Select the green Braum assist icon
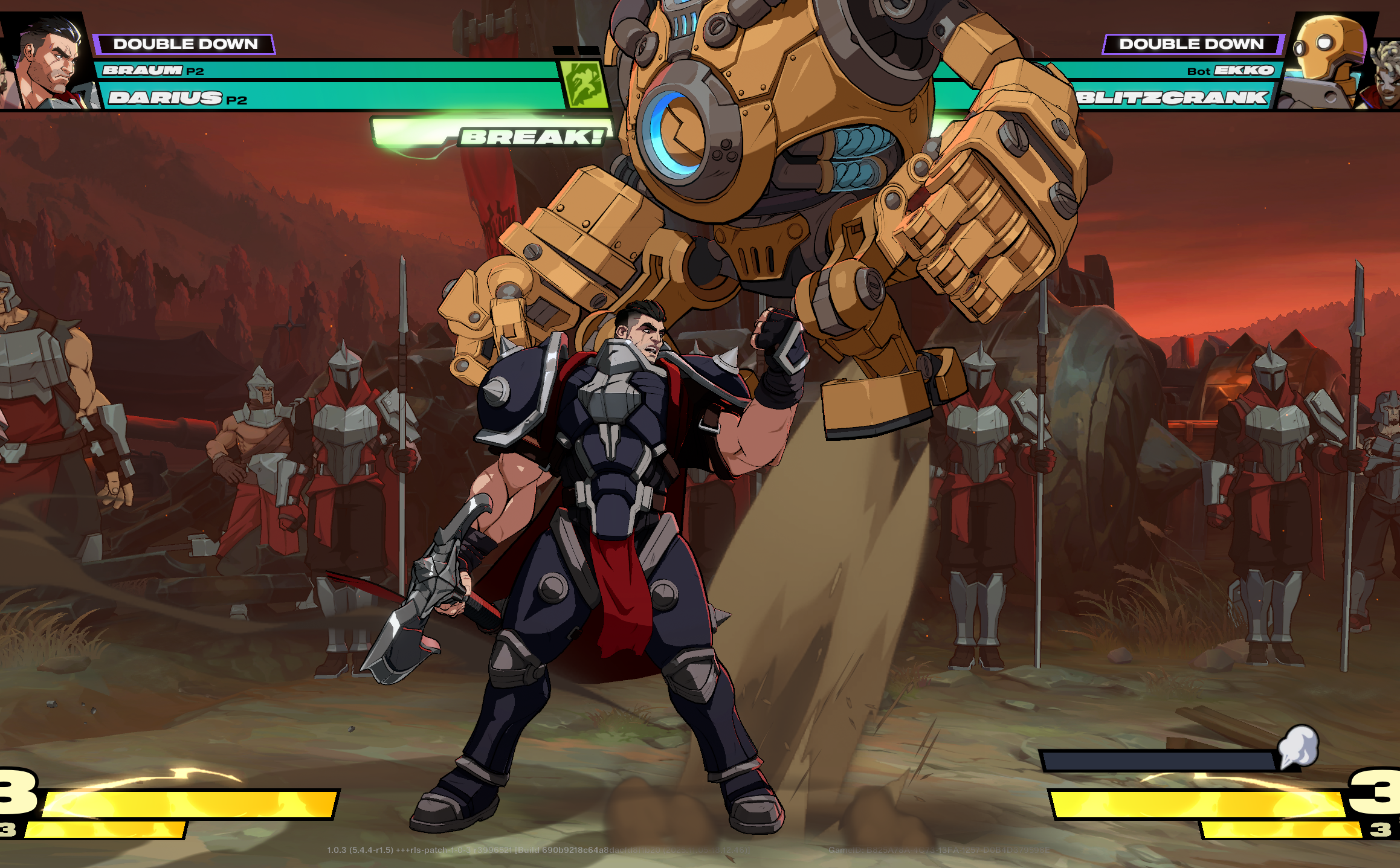Image resolution: width=1400 pixels, height=868 pixels. click(x=584, y=85)
